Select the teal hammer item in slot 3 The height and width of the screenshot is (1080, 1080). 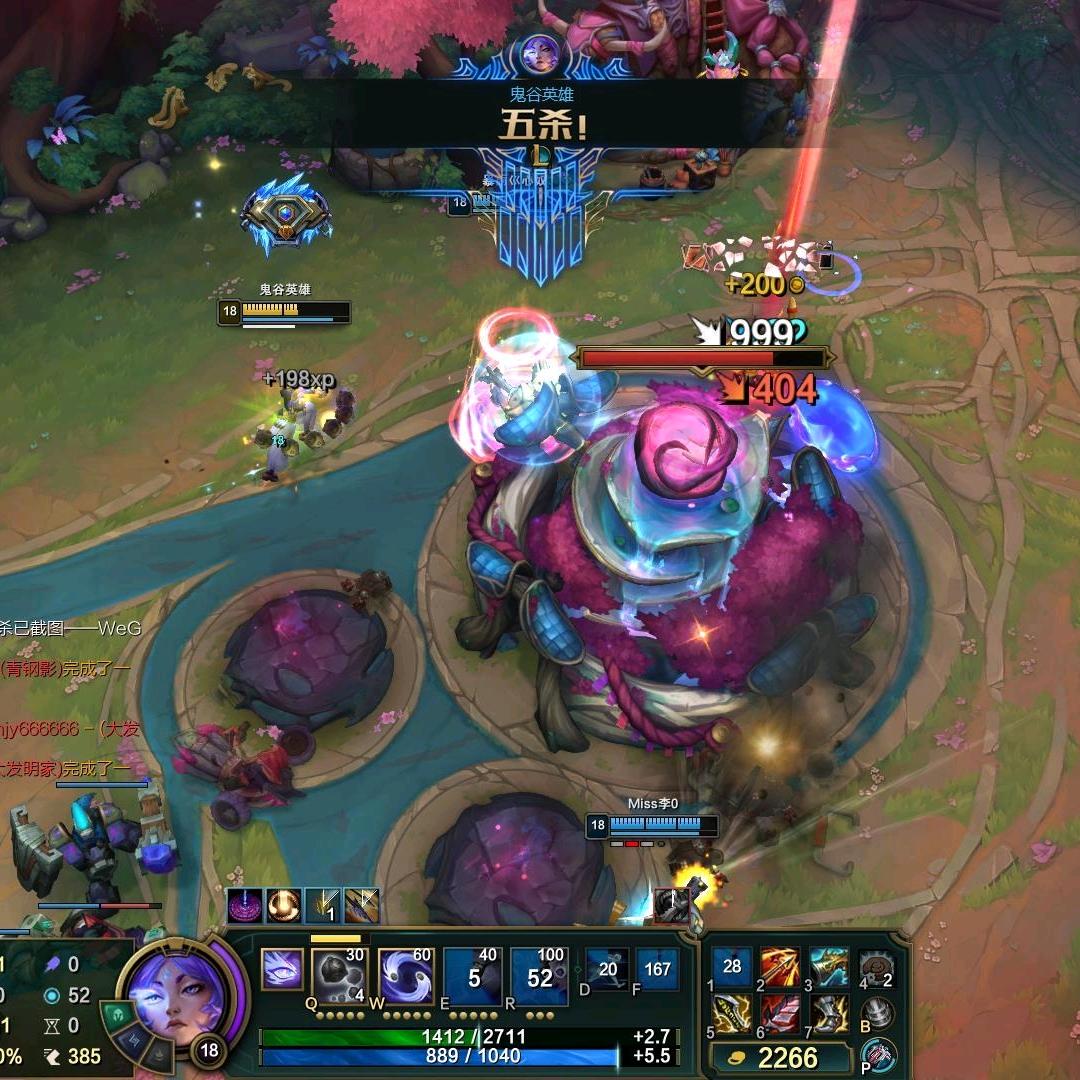[x=828, y=967]
